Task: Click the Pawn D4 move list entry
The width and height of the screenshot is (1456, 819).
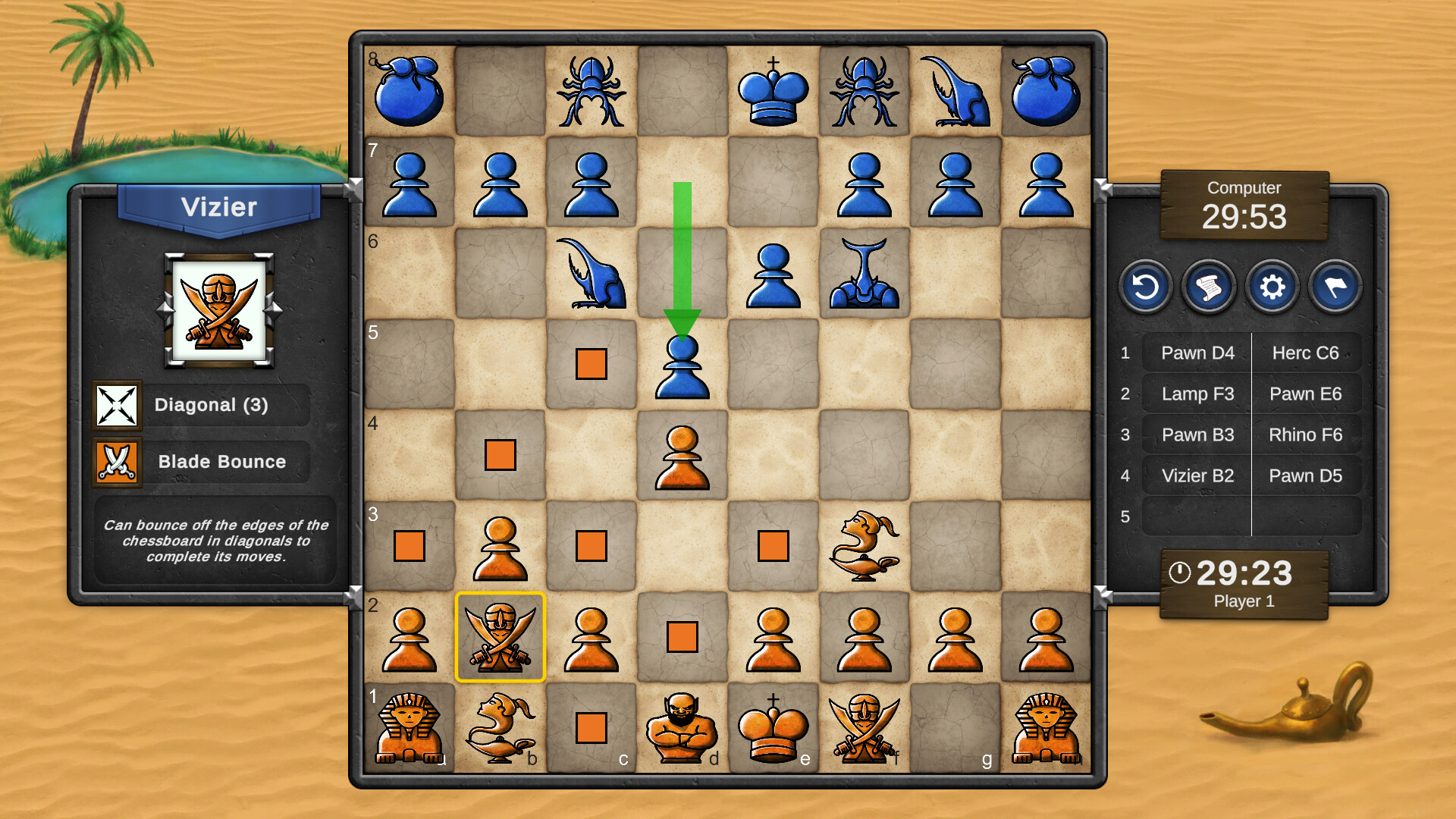Action: click(x=1197, y=353)
